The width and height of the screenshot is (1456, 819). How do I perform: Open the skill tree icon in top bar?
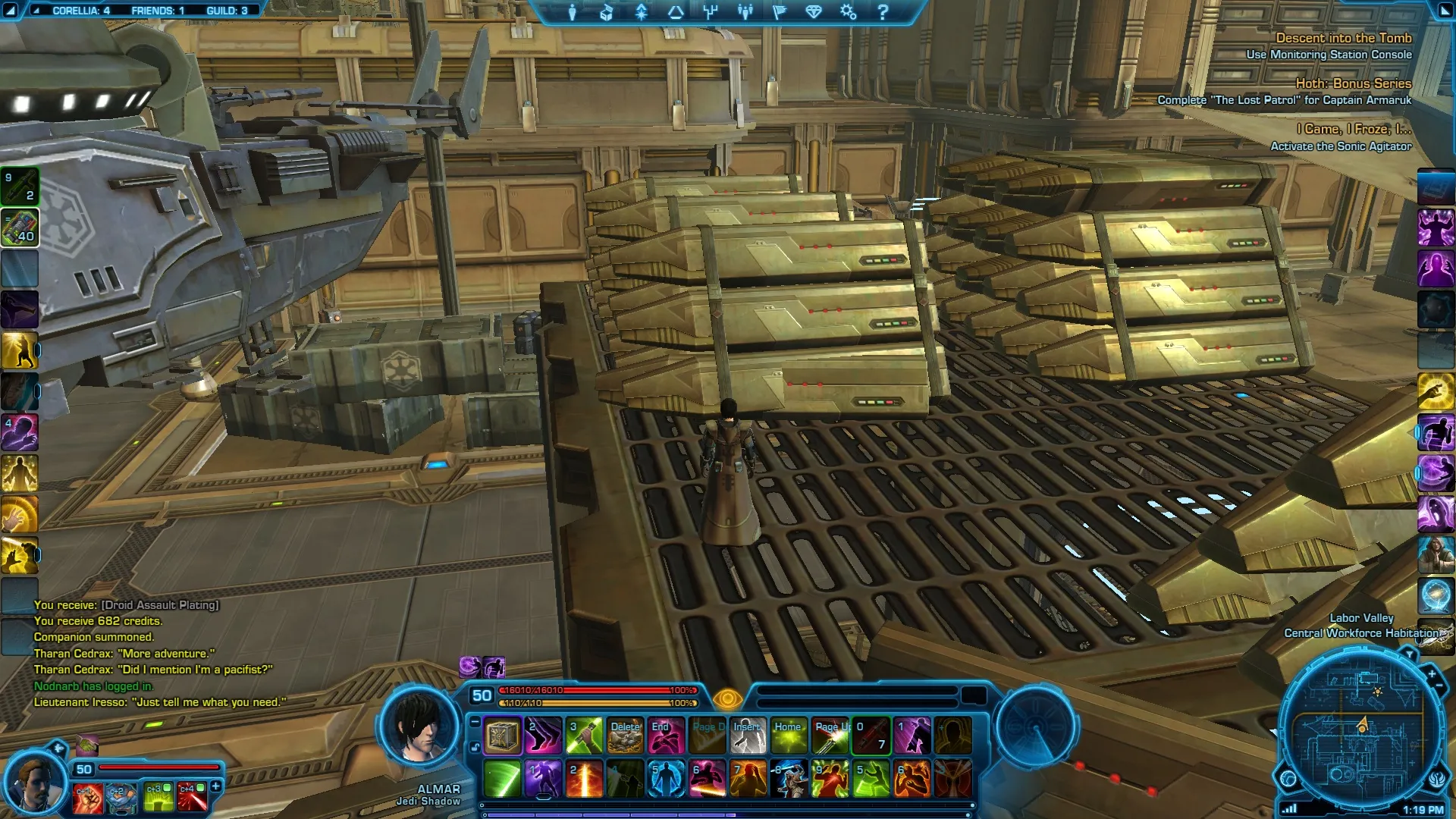coord(710,12)
